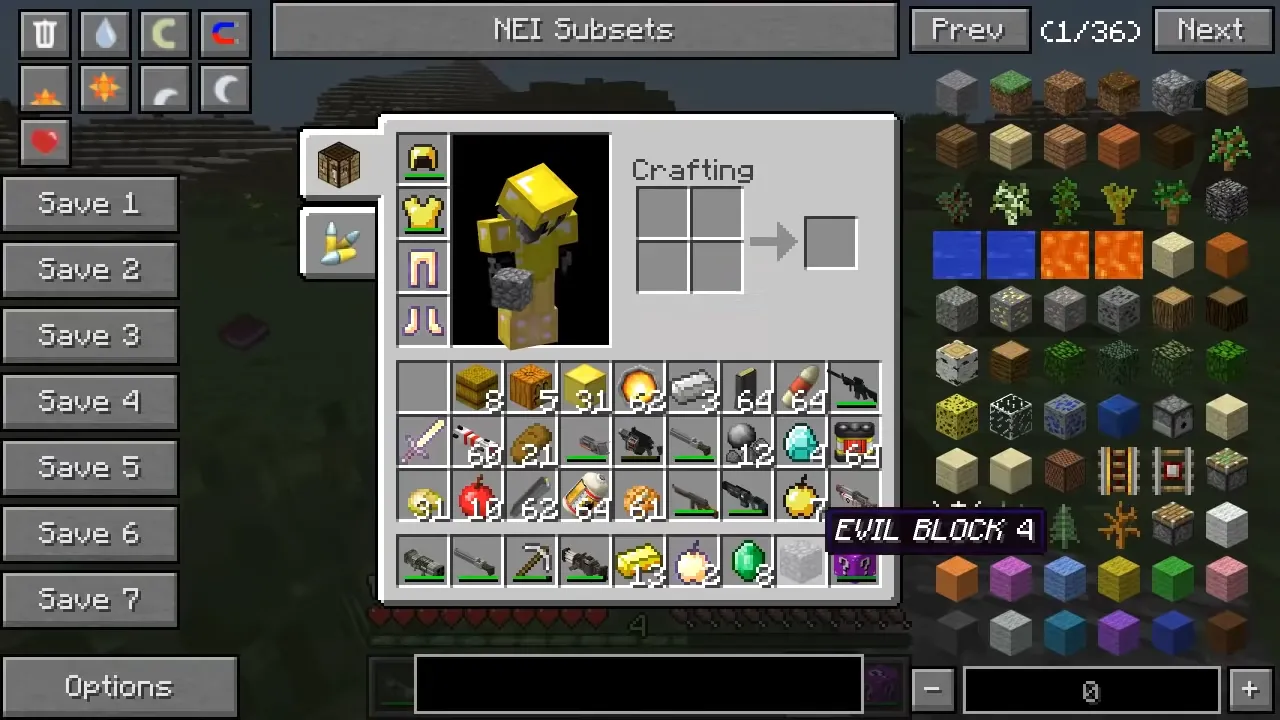The width and height of the screenshot is (1280, 720).
Task: Choose the Save 4 button
Action: pos(89,402)
